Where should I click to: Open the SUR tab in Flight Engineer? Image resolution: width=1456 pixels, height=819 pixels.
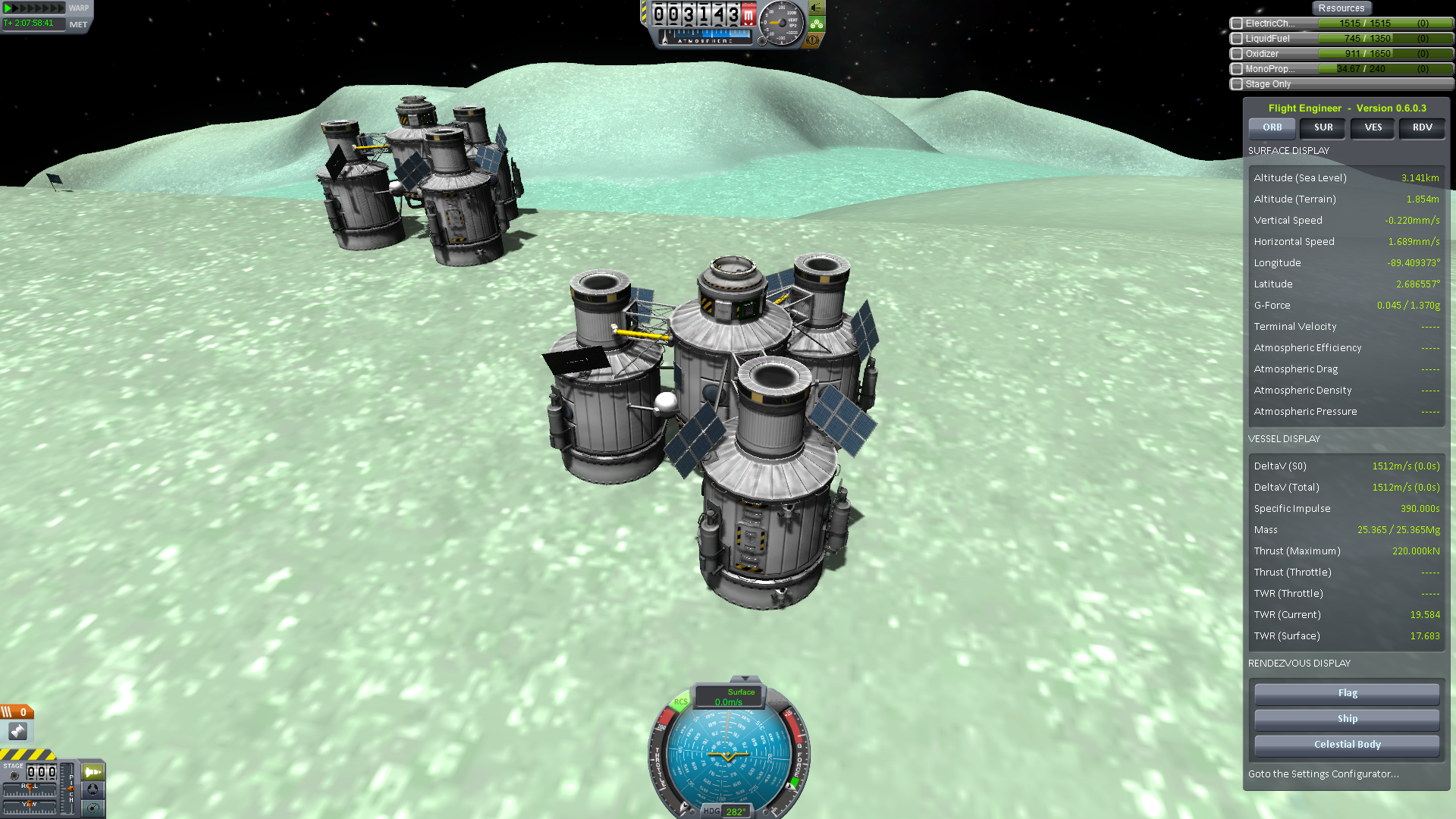click(1323, 127)
